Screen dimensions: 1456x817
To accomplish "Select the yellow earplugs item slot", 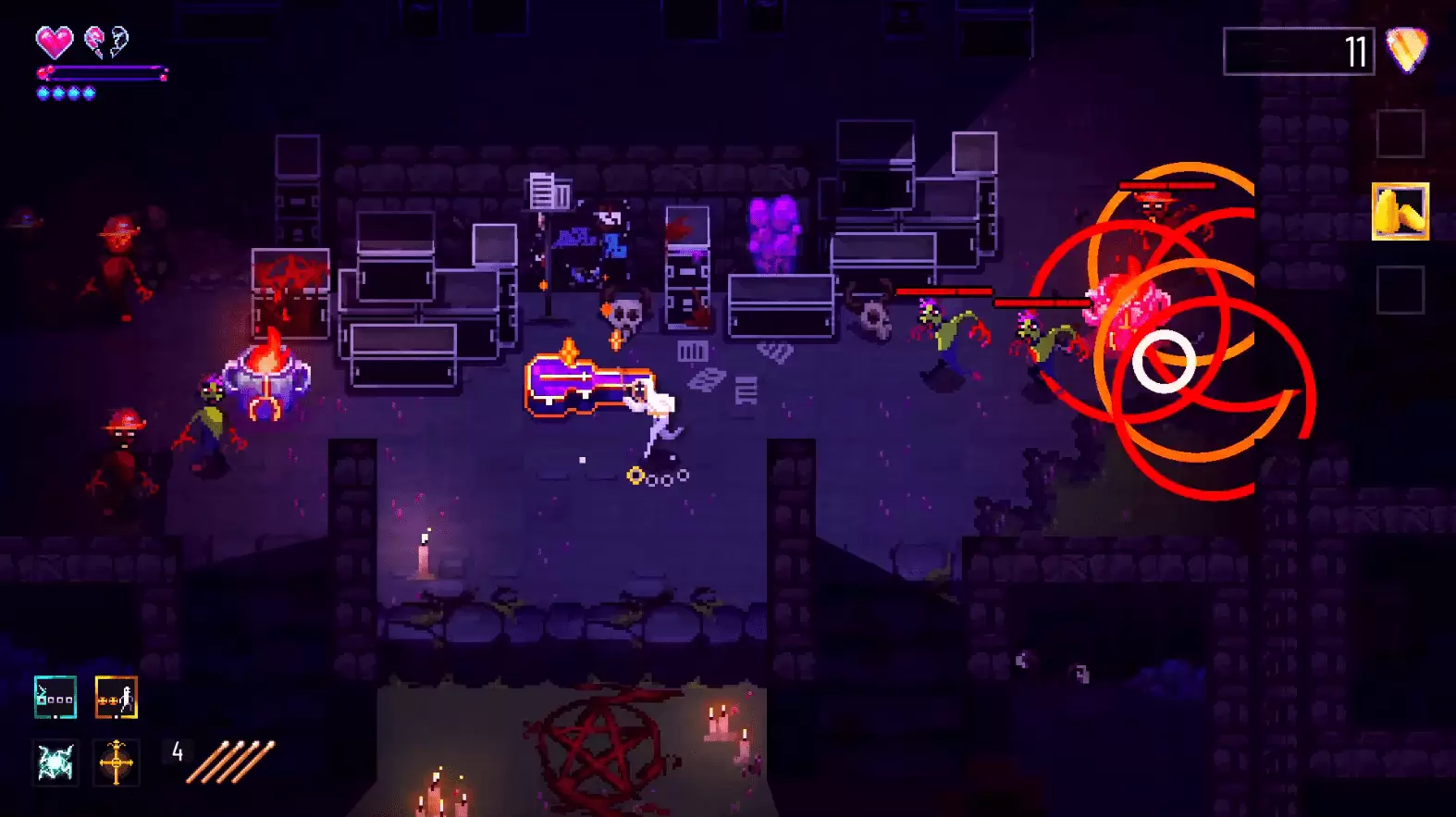I will tap(1400, 212).
